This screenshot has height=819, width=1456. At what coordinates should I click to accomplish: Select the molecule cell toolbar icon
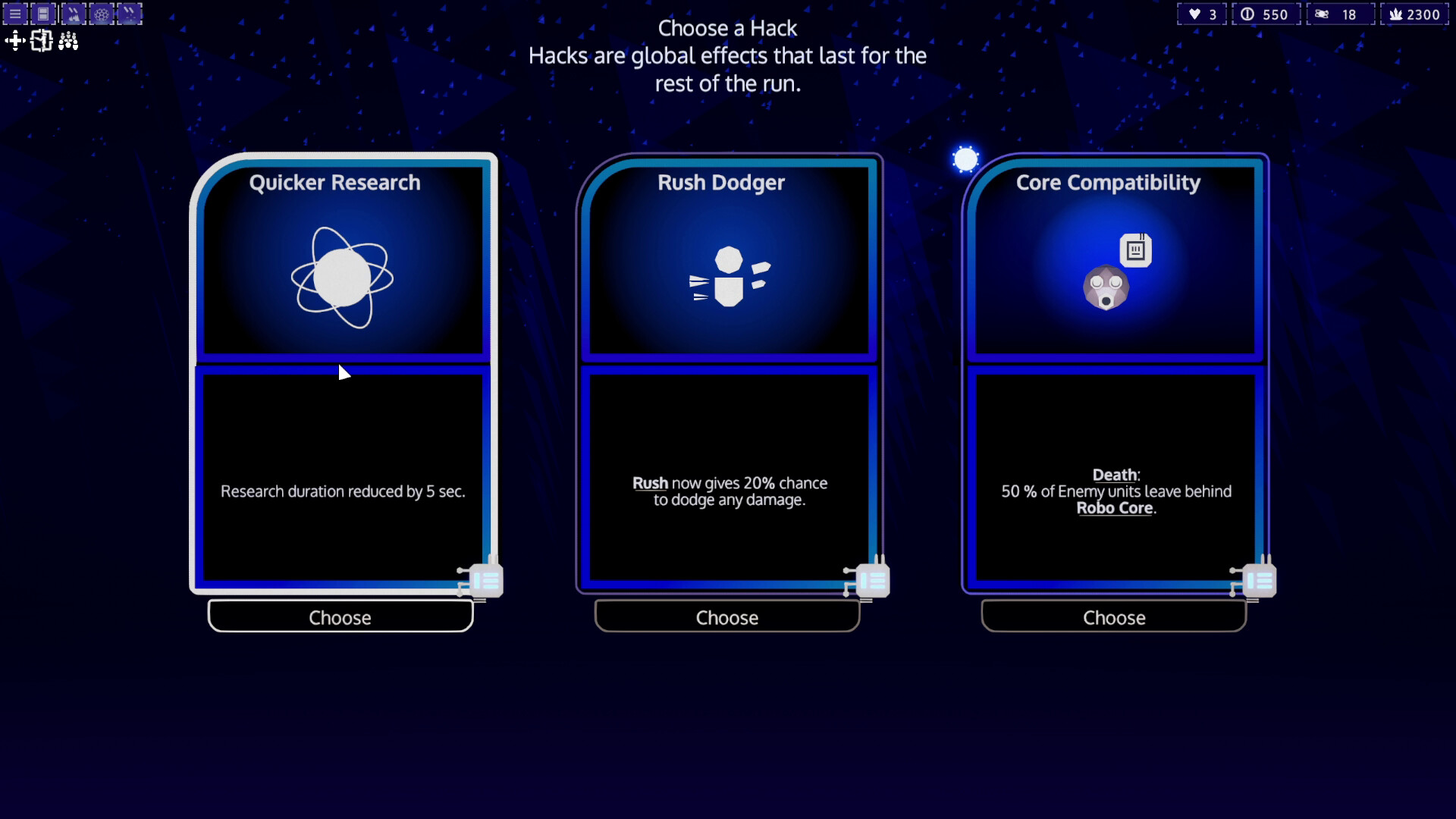point(101,14)
